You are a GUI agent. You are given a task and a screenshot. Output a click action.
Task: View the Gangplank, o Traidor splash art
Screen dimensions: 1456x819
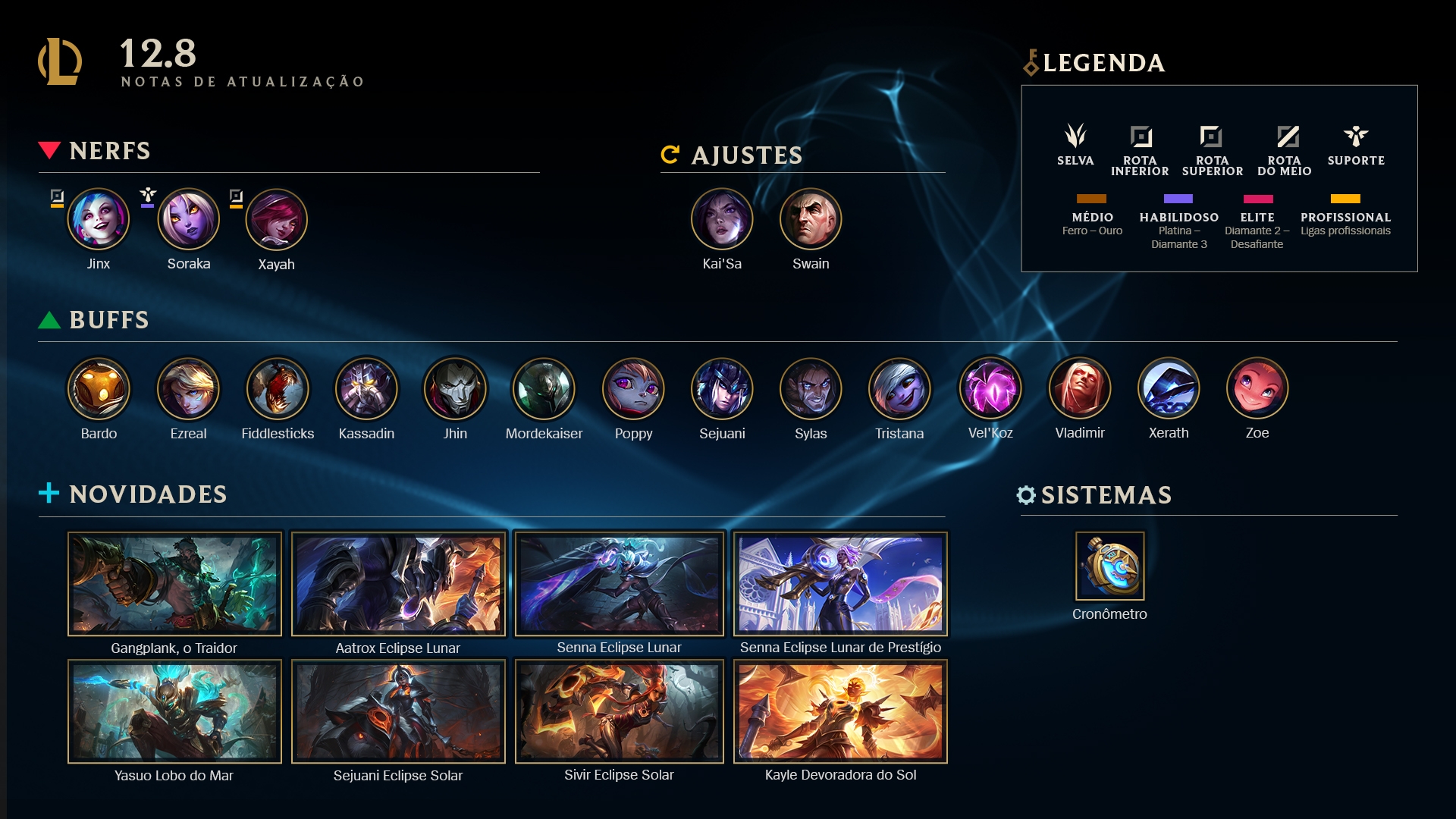pyautogui.click(x=174, y=583)
